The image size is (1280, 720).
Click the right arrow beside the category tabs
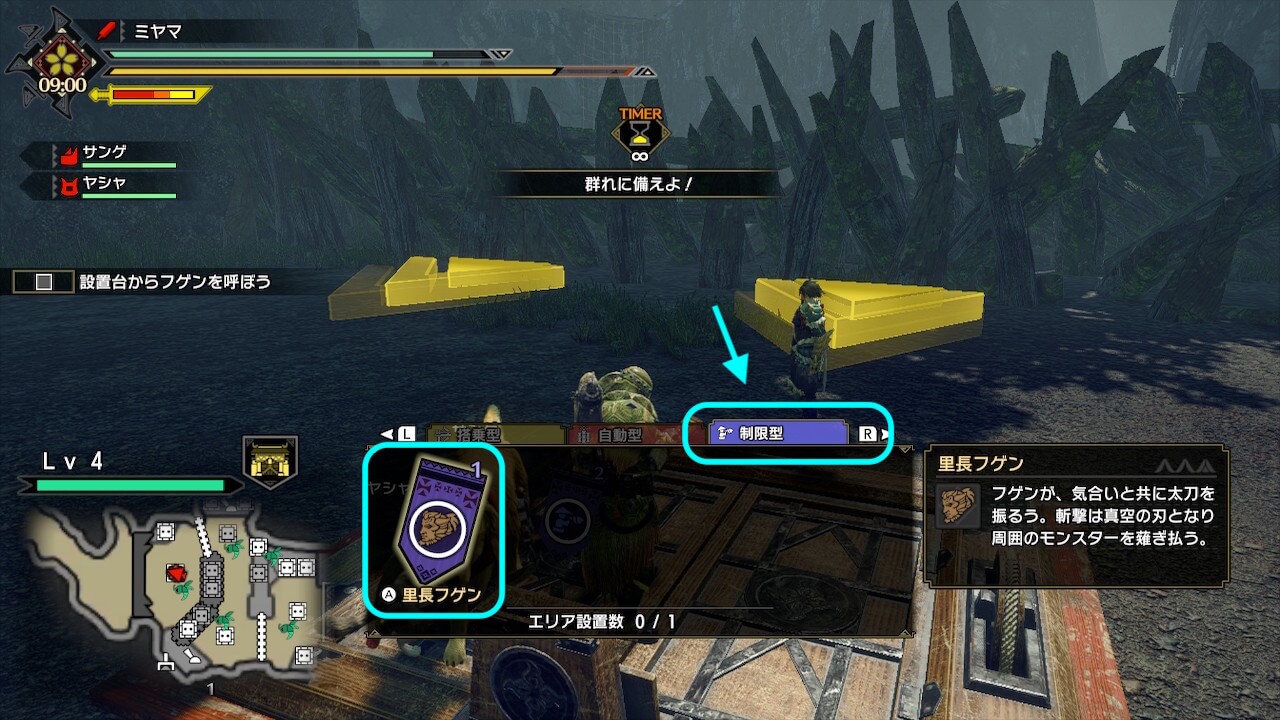(886, 434)
